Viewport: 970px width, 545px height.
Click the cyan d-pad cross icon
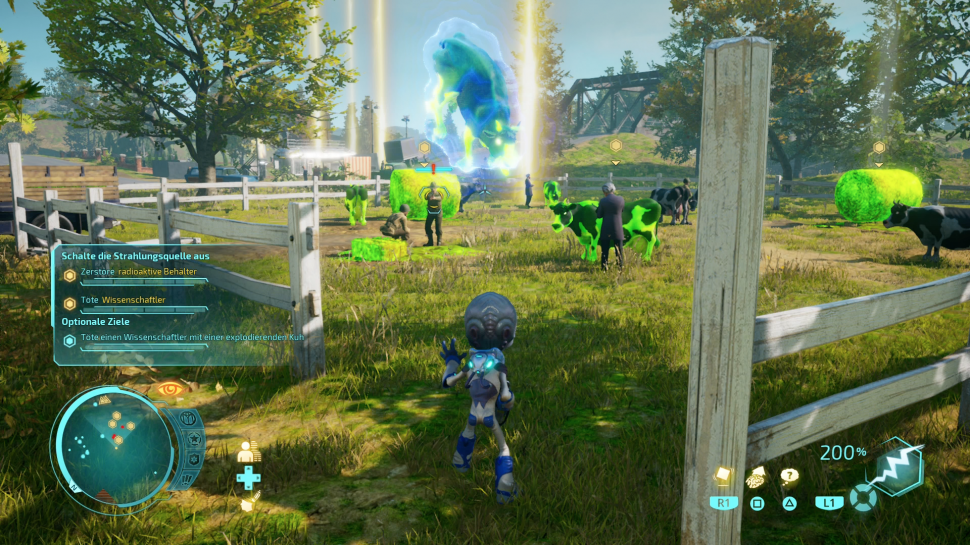(x=248, y=477)
